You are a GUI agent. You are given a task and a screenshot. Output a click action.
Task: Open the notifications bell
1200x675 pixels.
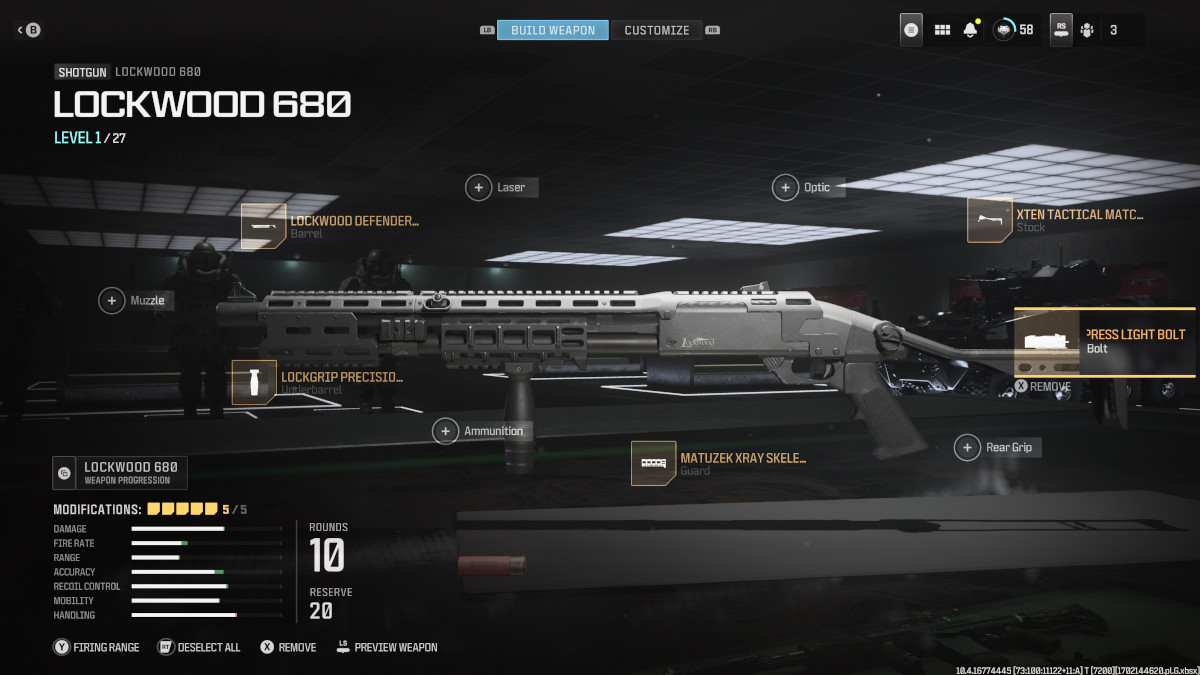pos(970,30)
